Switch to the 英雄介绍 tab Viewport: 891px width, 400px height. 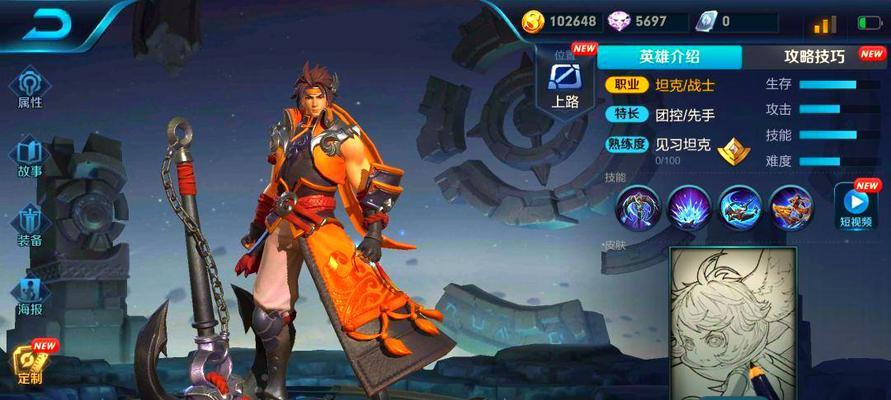[x=670, y=57]
